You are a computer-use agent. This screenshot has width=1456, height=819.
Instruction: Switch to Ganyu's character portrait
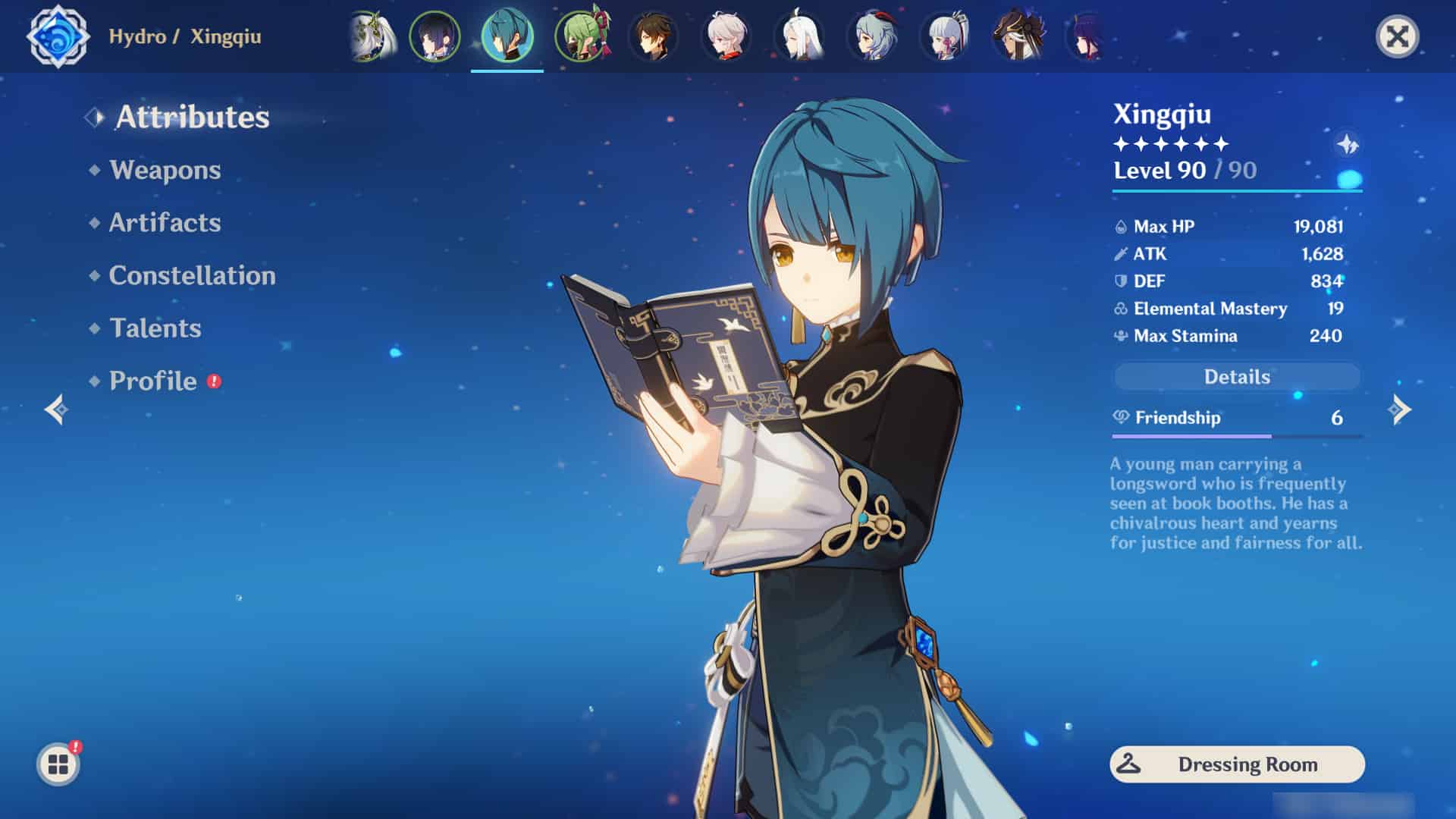872,36
